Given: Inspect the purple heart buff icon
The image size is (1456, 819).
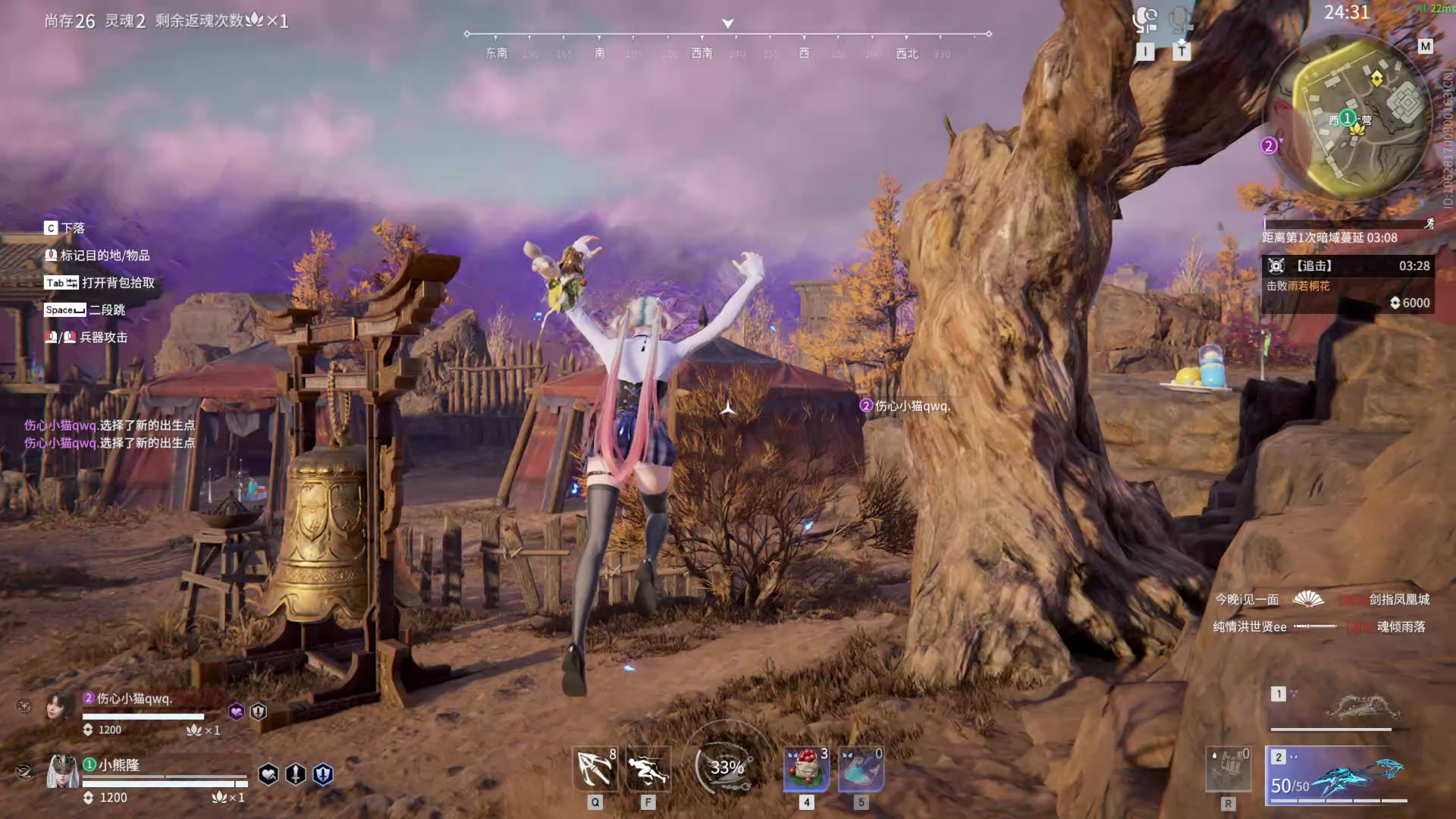Looking at the screenshot, I should [x=237, y=711].
